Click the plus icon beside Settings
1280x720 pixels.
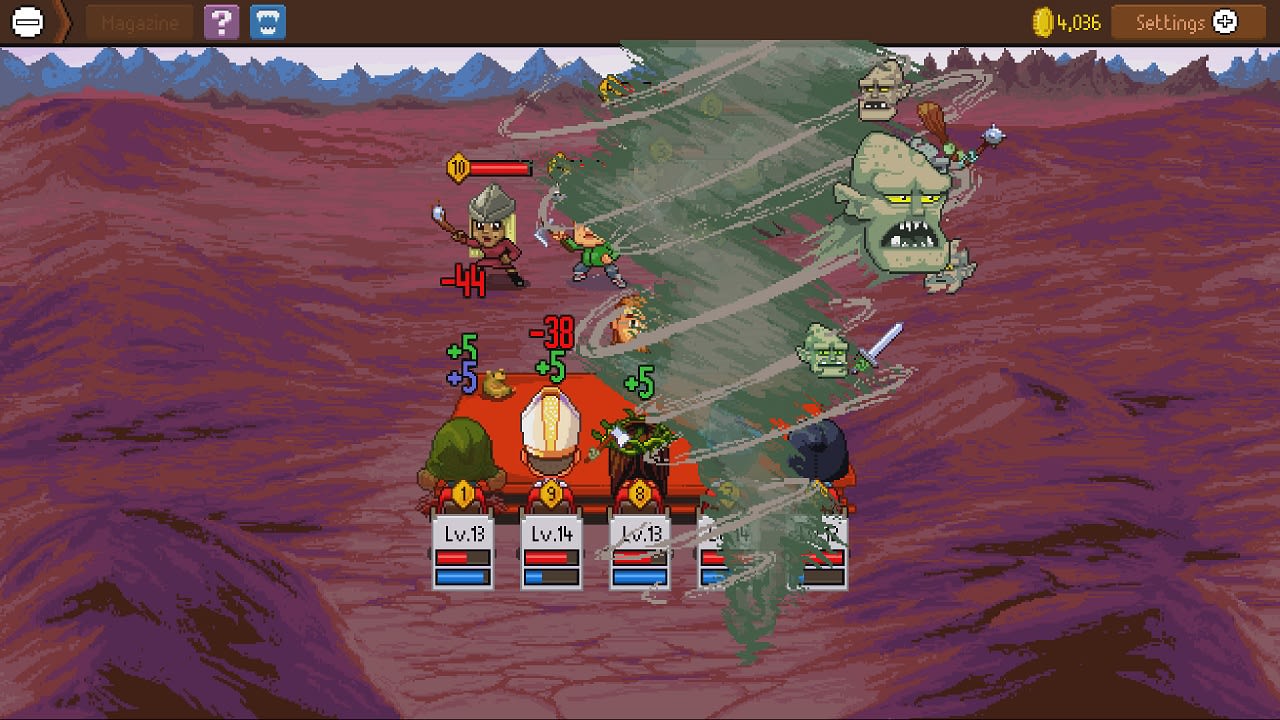pos(1224,21)
